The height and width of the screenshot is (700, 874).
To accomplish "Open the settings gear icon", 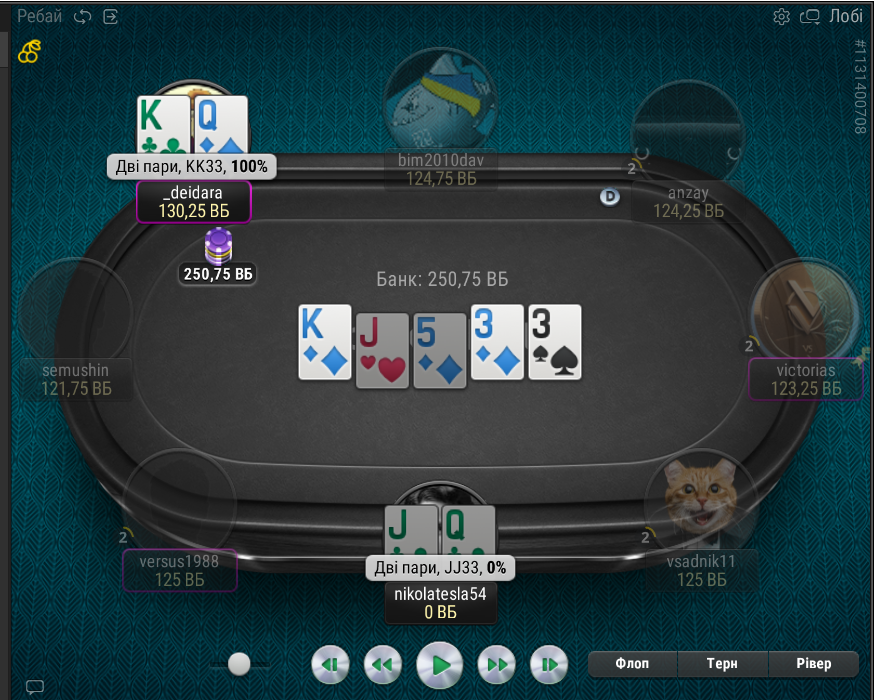I will [x=782, y=16].
